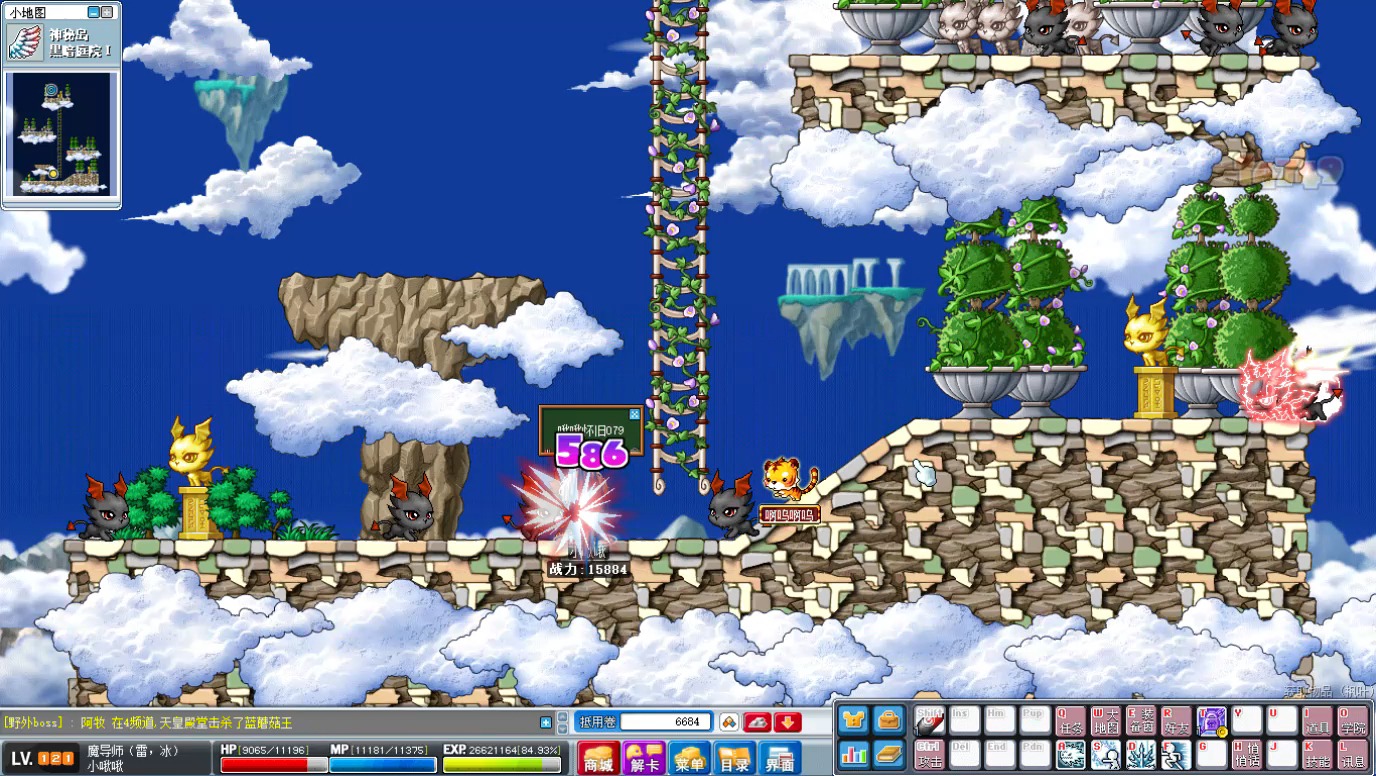Click the red down-arrow button
Image resolution: width=1376 pixels, height=776 pixels.
pos(788,722)
